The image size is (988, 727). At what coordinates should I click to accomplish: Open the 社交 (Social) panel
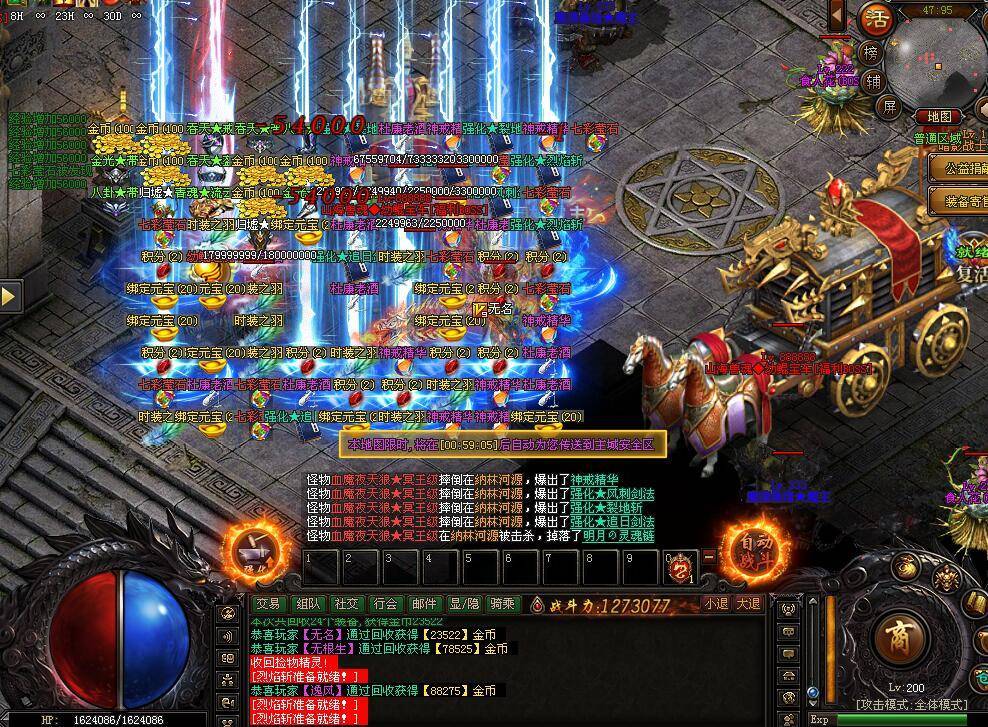point(347,604)
